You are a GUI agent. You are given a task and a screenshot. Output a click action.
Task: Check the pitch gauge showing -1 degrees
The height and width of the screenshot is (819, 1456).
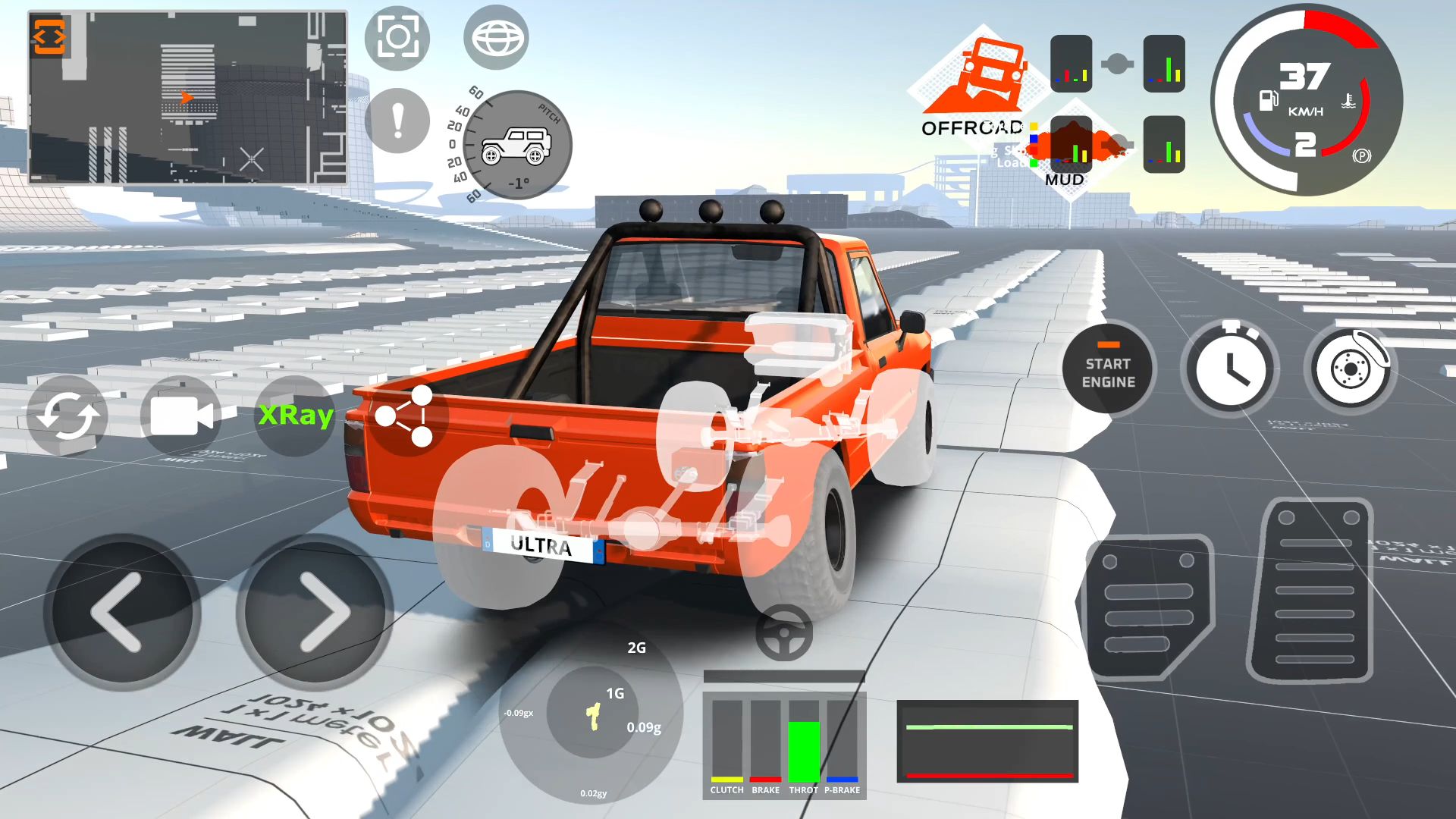tap(519, 146)
